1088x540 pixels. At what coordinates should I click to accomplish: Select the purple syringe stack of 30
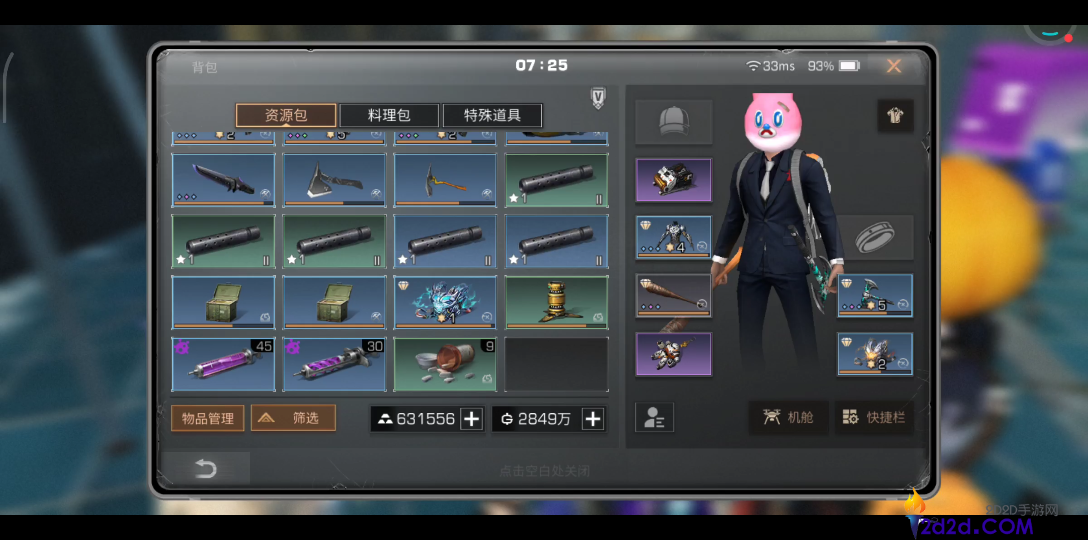tap(334, 363)
